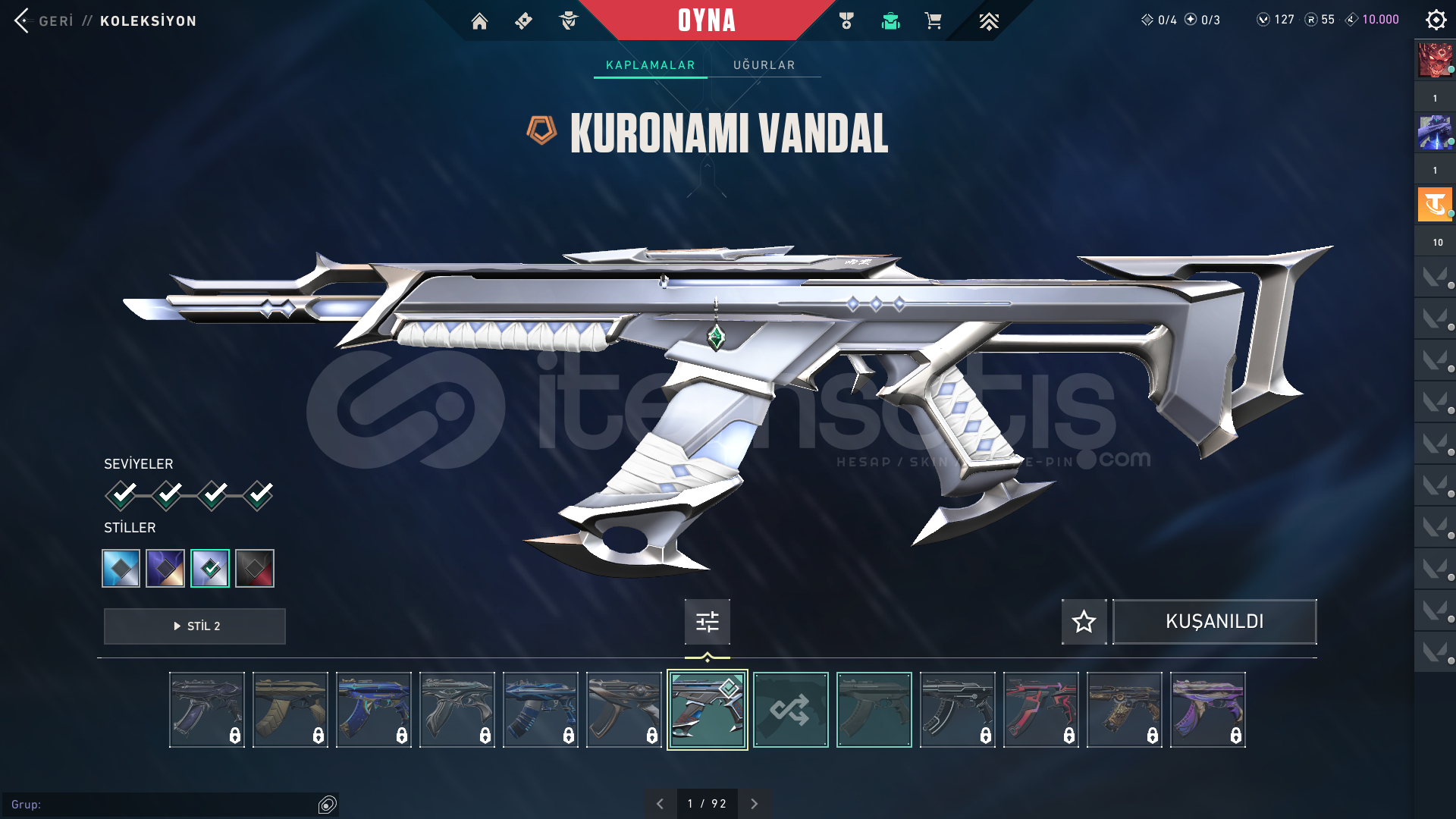This screenshot has width=1456, height=819.
Task: Click the premium battlepass chevrons icon
Action: (x=990, y=21)
